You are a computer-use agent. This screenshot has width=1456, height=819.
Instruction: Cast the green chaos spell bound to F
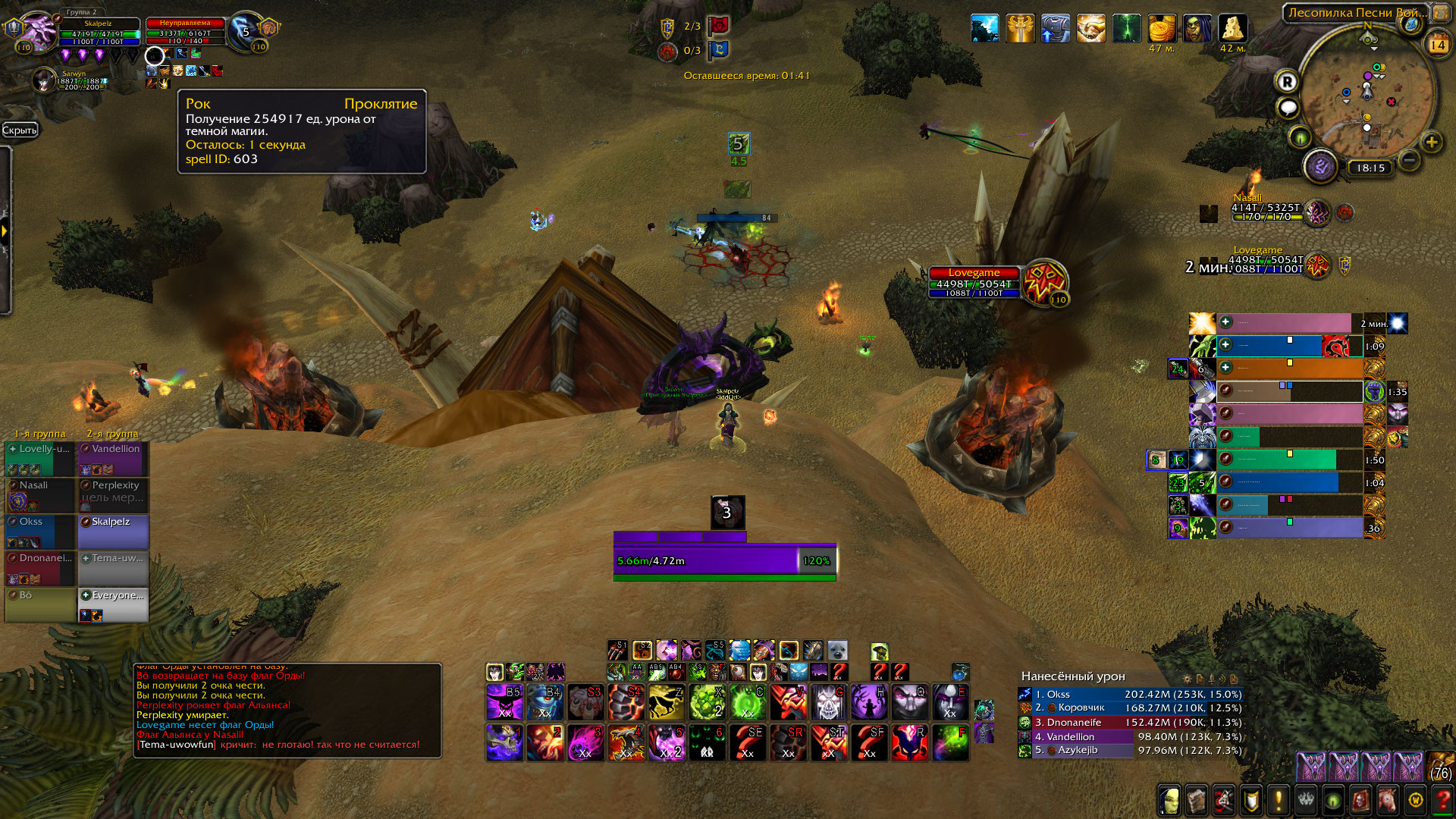(x=949, y=742)
